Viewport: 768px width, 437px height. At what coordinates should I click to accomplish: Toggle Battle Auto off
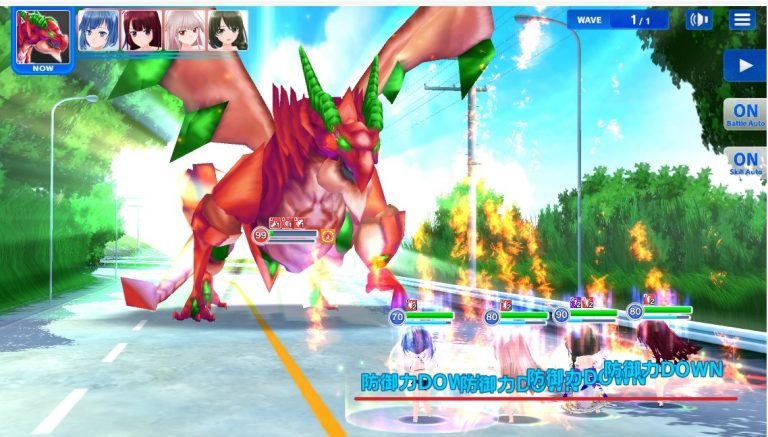745,114
